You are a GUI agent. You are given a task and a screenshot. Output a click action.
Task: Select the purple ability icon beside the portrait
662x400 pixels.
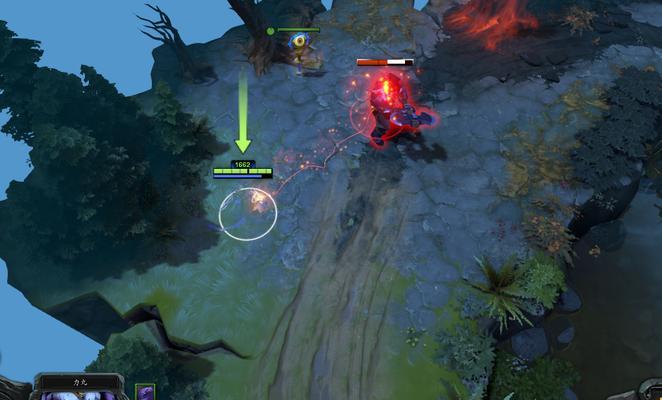tap(146, 393)
